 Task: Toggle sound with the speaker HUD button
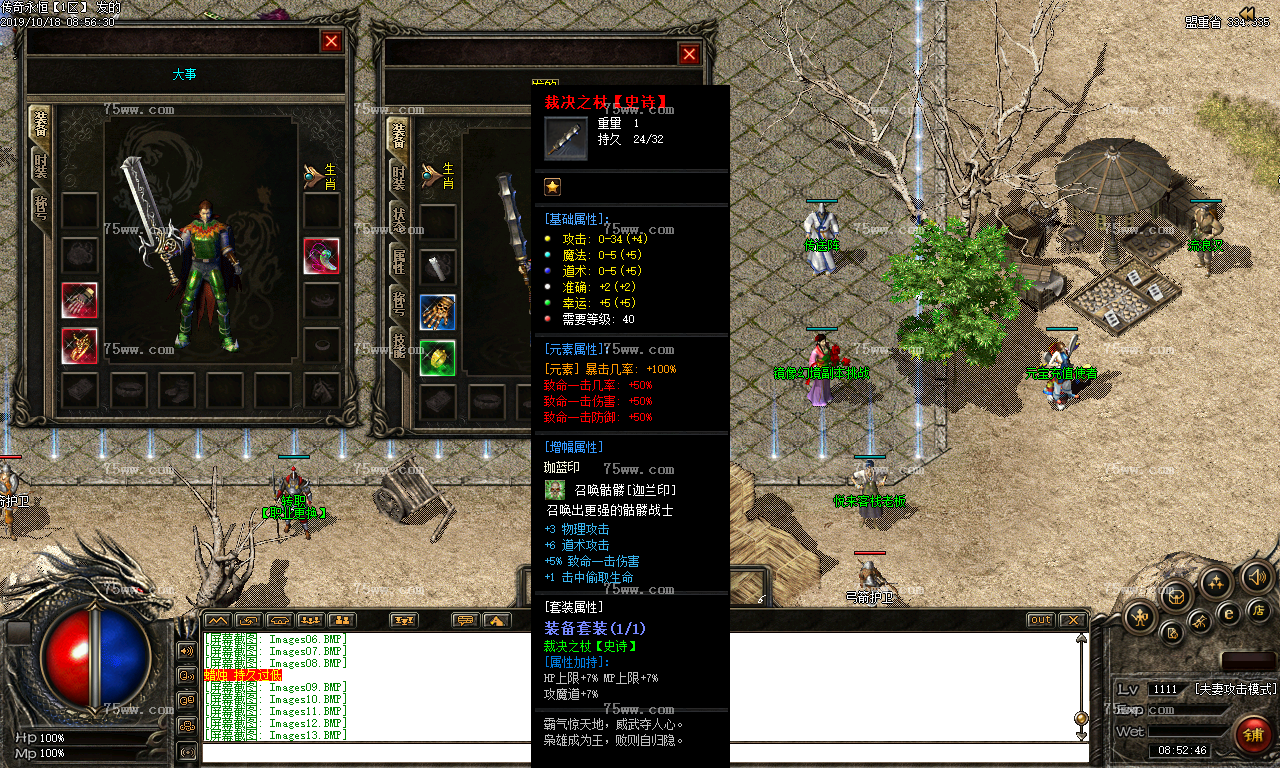(x=1256, y=577)
